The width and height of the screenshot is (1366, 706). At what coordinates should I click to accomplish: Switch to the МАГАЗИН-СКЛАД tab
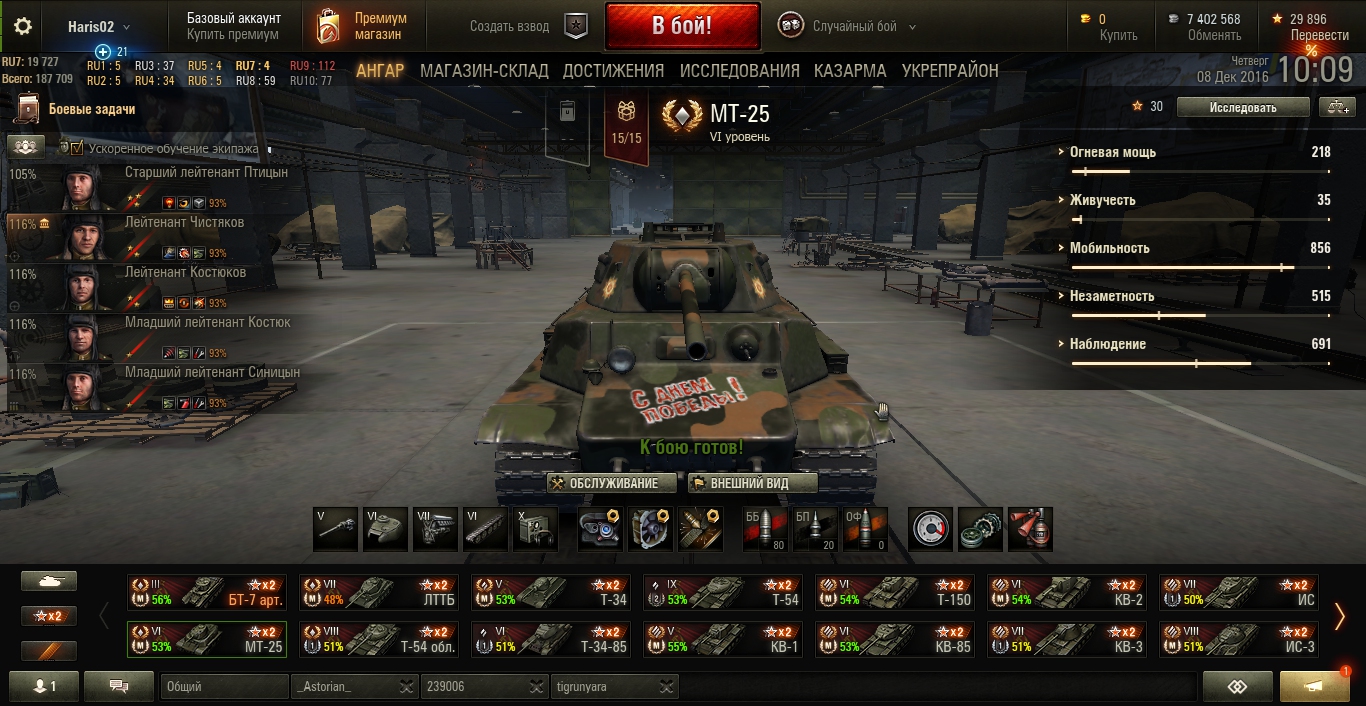click(484, 71)
